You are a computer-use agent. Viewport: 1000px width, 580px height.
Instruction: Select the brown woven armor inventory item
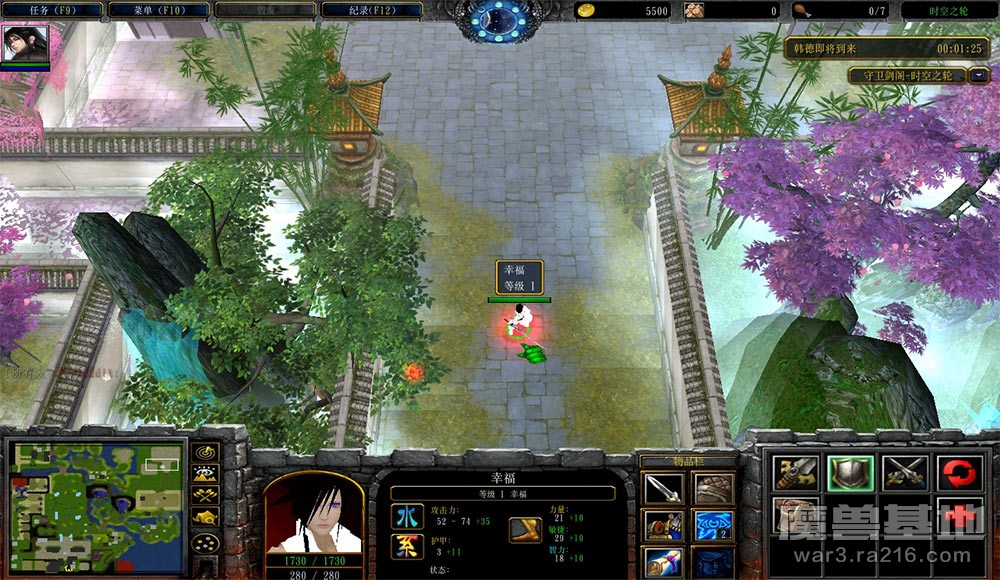pyautogui.click(x=713, y=489)
